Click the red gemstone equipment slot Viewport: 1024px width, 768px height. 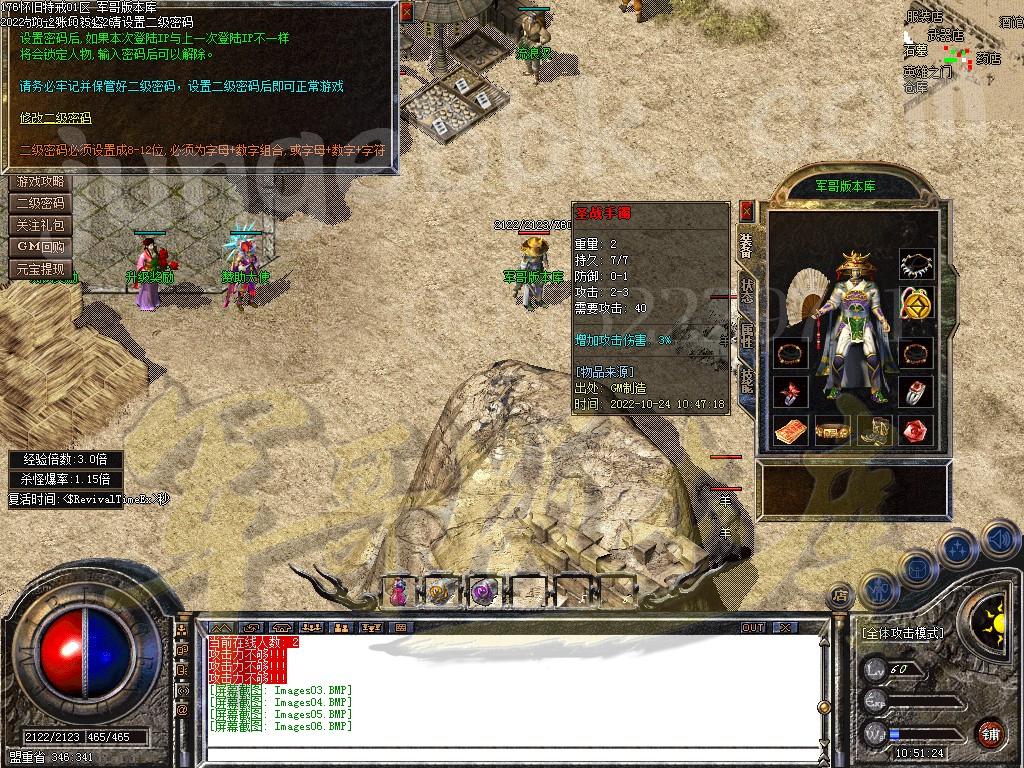[x=916, y=431]
